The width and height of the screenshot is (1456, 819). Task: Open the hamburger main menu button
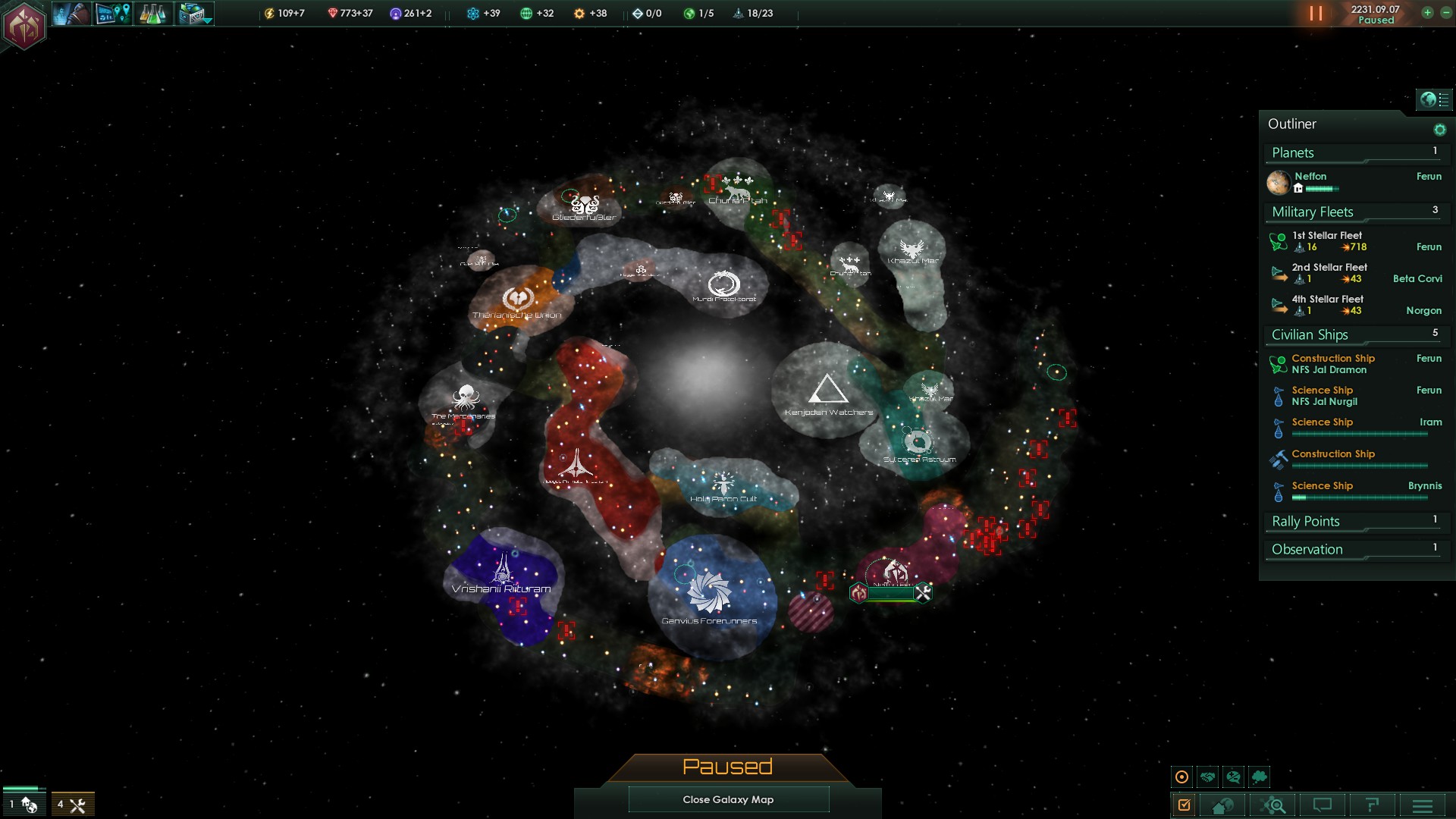pyautogui.click(x=1423, y=805)
